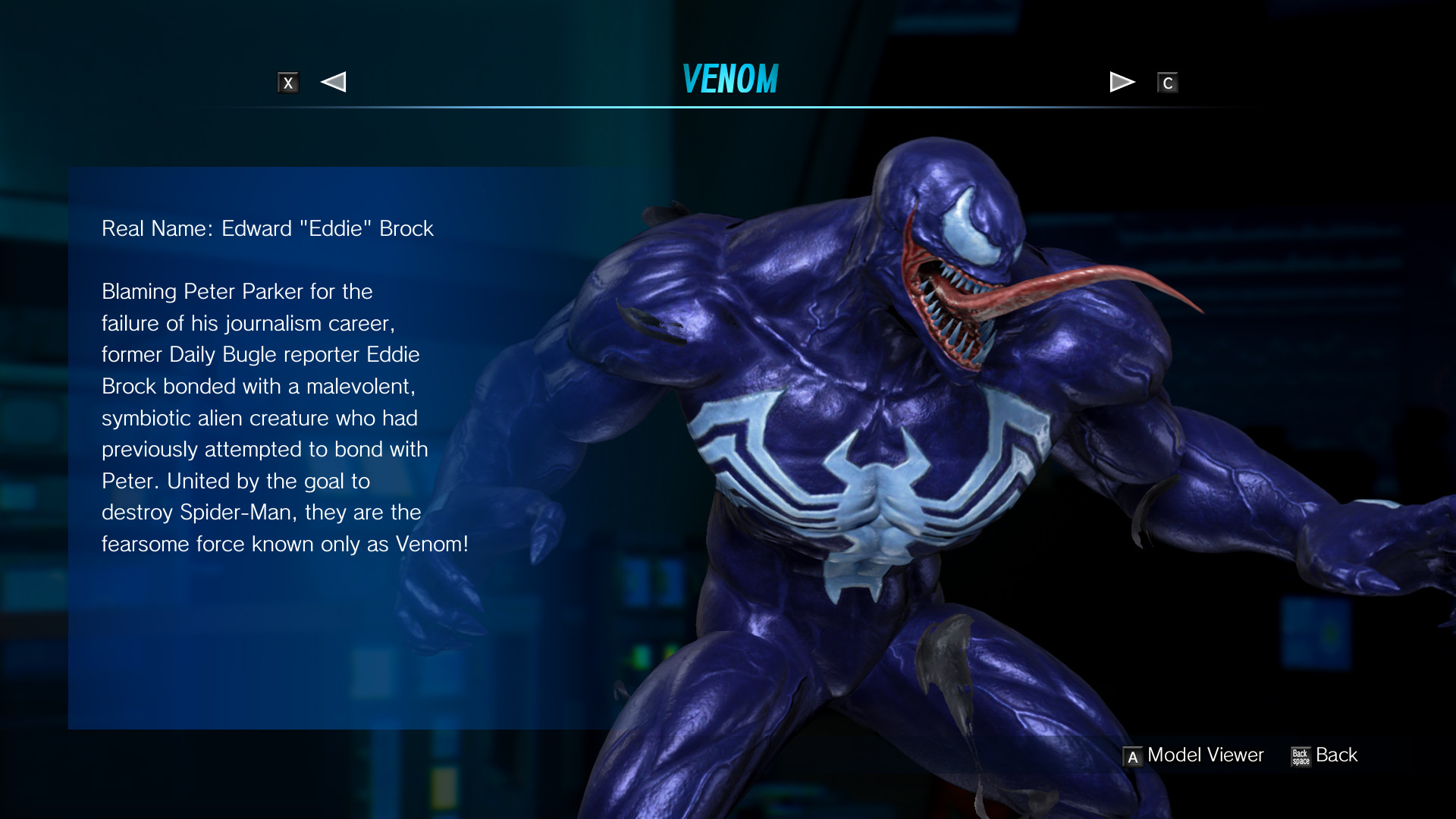Viewport: 1456px width, 819px height.
Task: Click Back to return
Action: (1336, 755)
